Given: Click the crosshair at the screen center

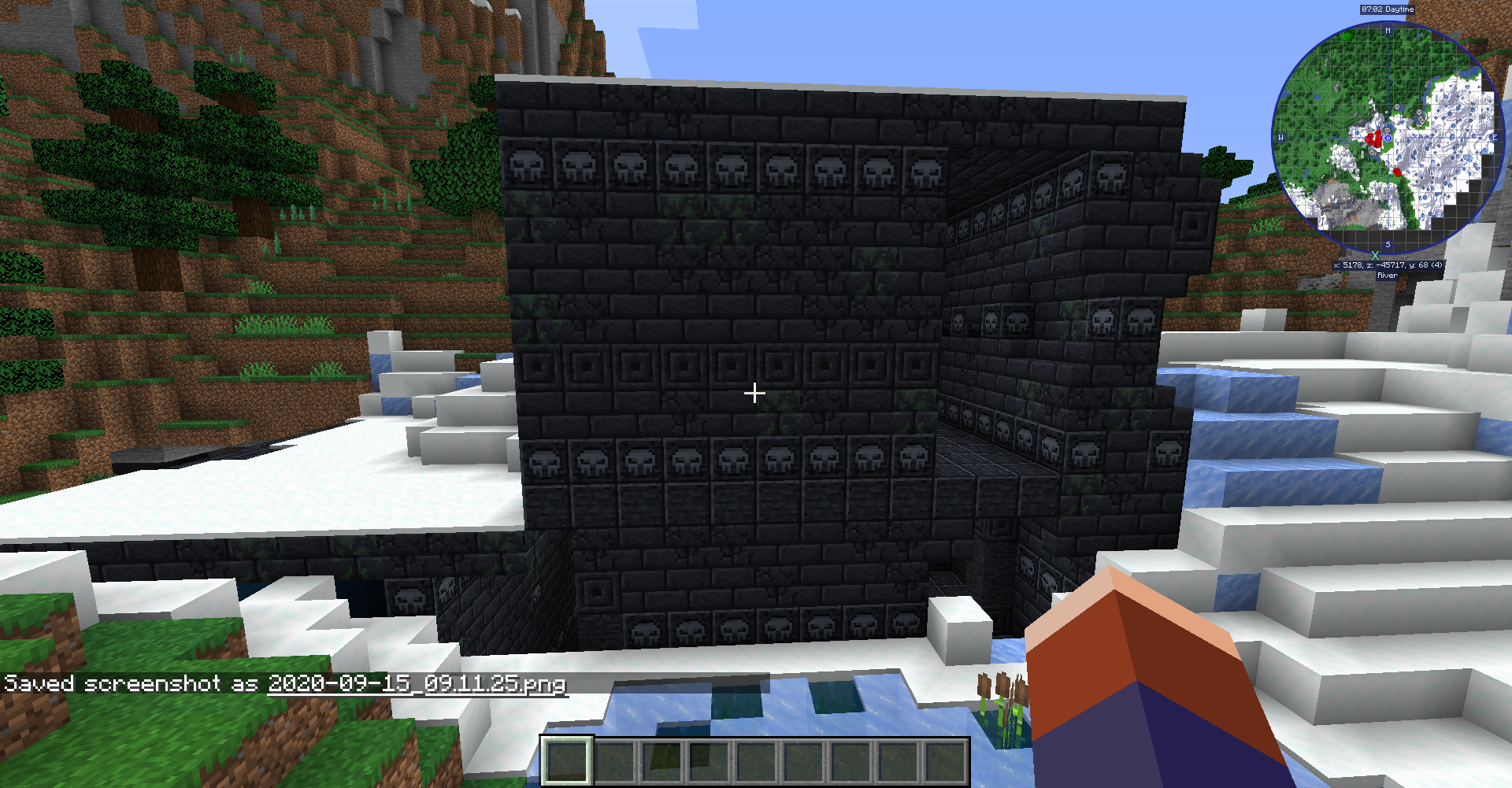Looking at the screenshot, I should point(754,392).
